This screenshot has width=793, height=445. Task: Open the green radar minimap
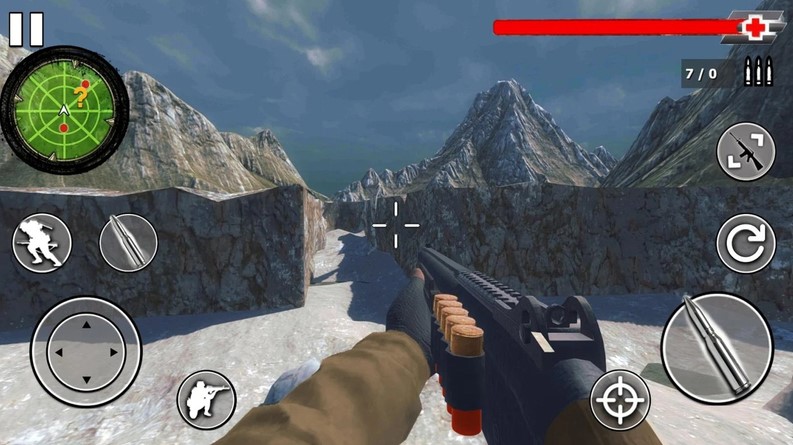(x=64, y=103)
